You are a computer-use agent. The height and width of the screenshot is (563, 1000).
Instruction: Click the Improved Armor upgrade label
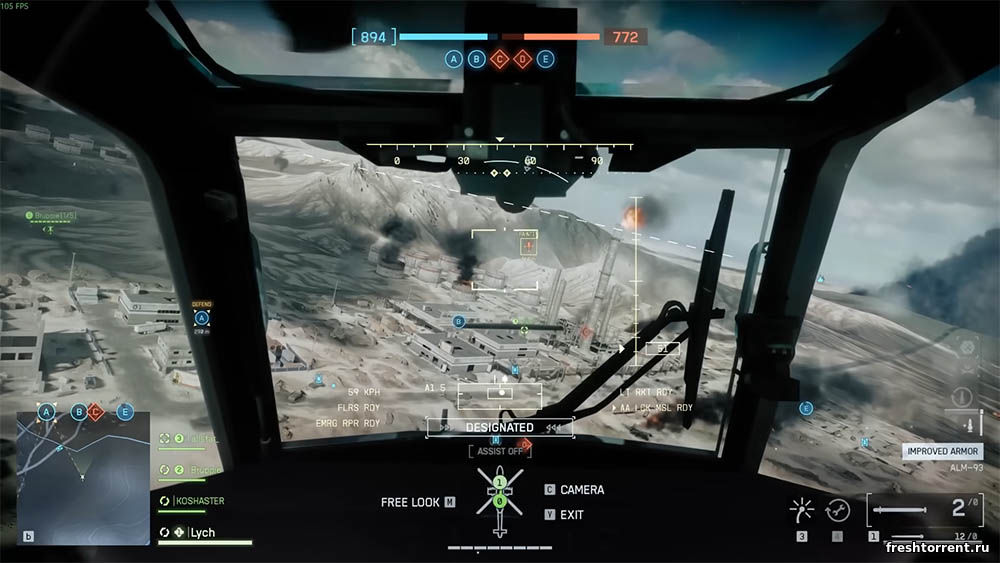pyautogui.click(x=942, y=452)
